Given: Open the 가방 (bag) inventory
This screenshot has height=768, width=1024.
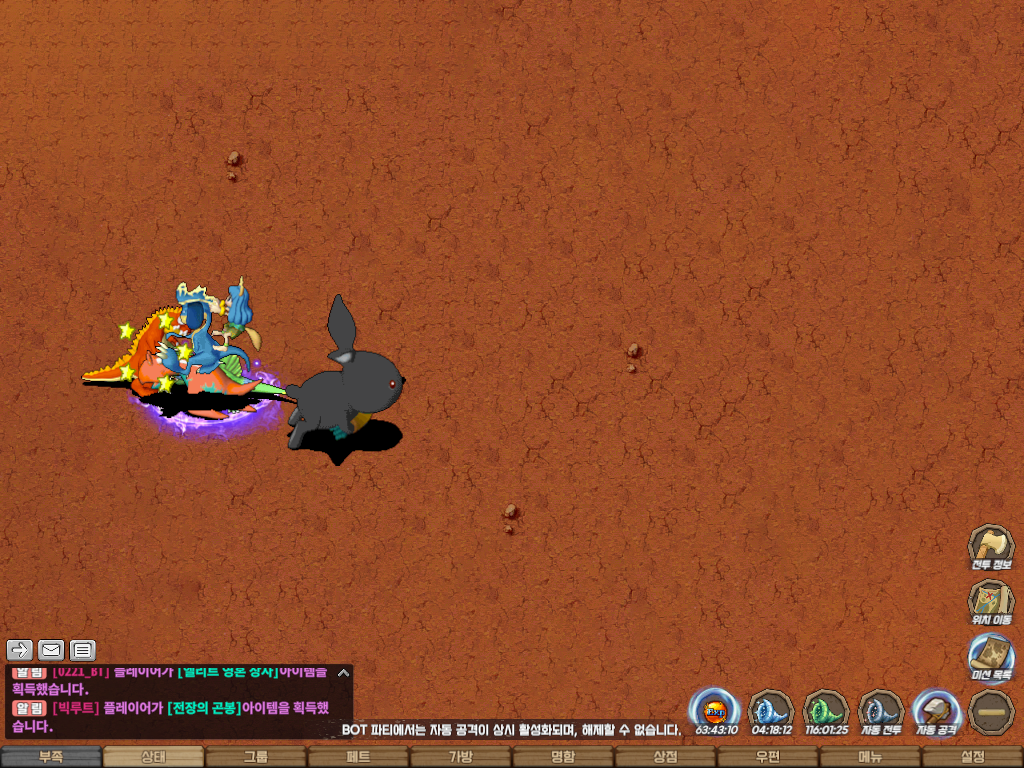Looking at the screenshot, I should click(x=460, y=757).
